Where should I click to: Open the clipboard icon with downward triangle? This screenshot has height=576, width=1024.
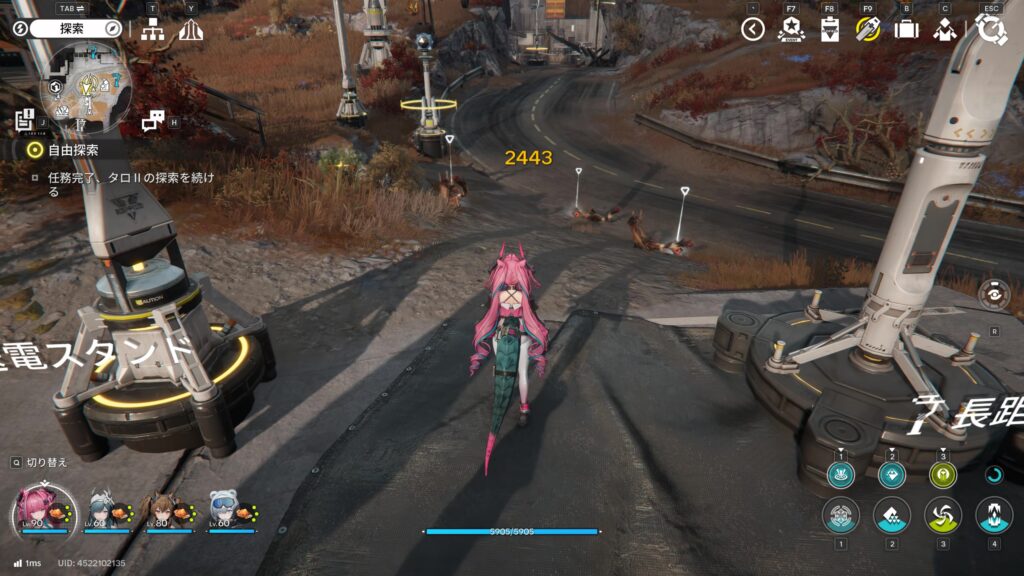pos(828,29)
